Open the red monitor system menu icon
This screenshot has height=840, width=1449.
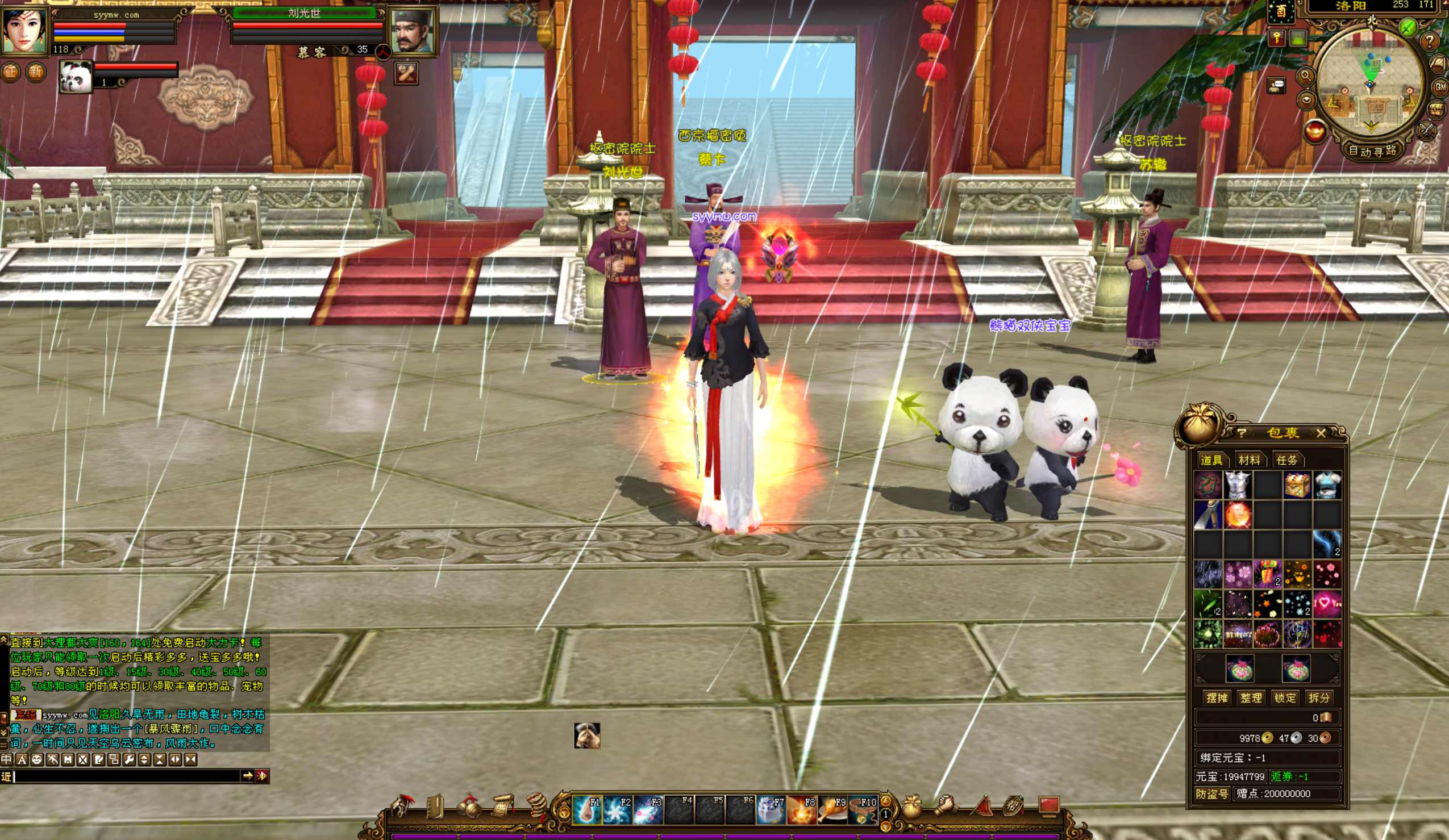click(1048, 805)
